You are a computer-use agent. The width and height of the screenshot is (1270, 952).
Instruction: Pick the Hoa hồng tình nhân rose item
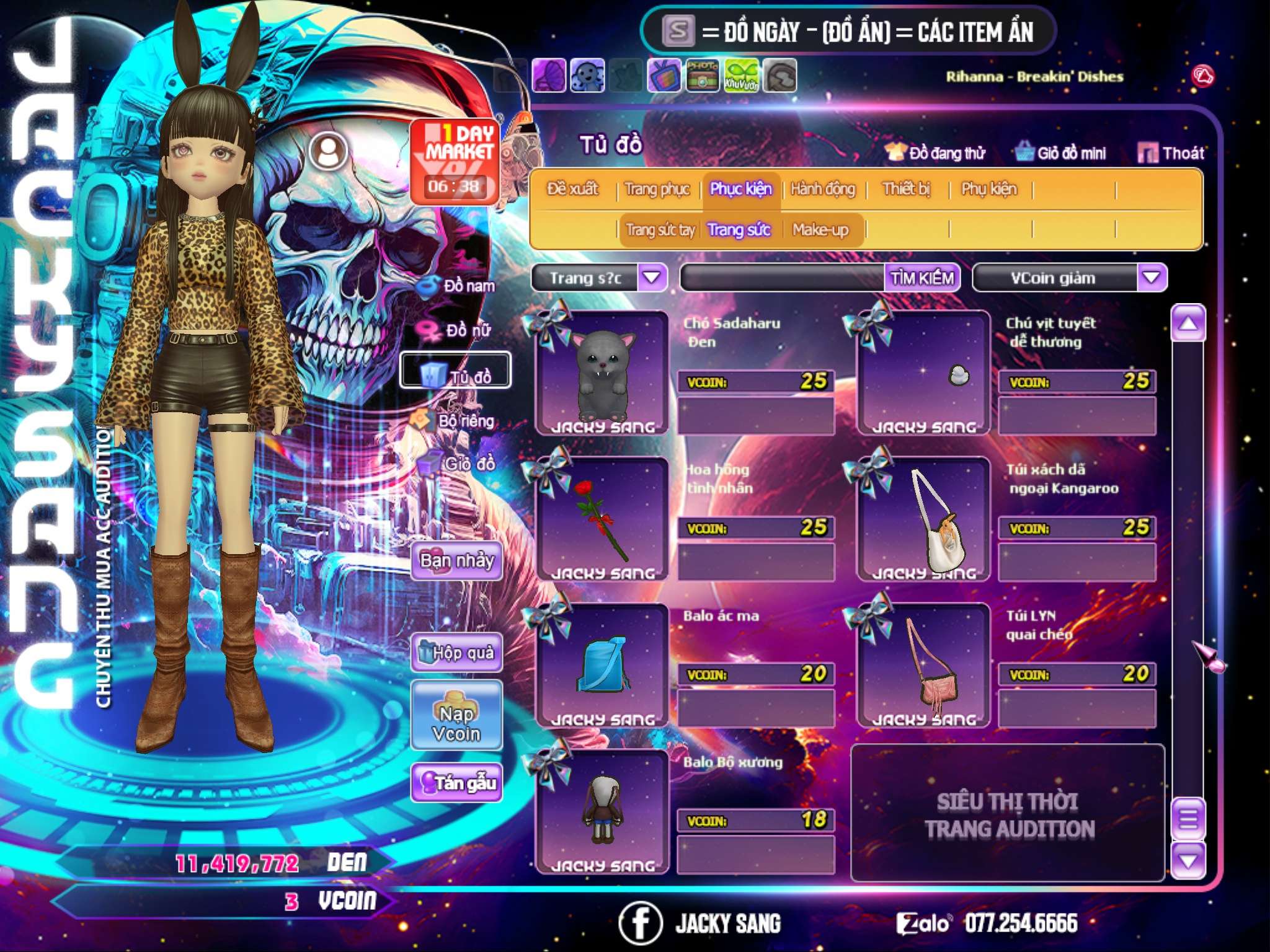pyautogui.click(x=602, y=519)
